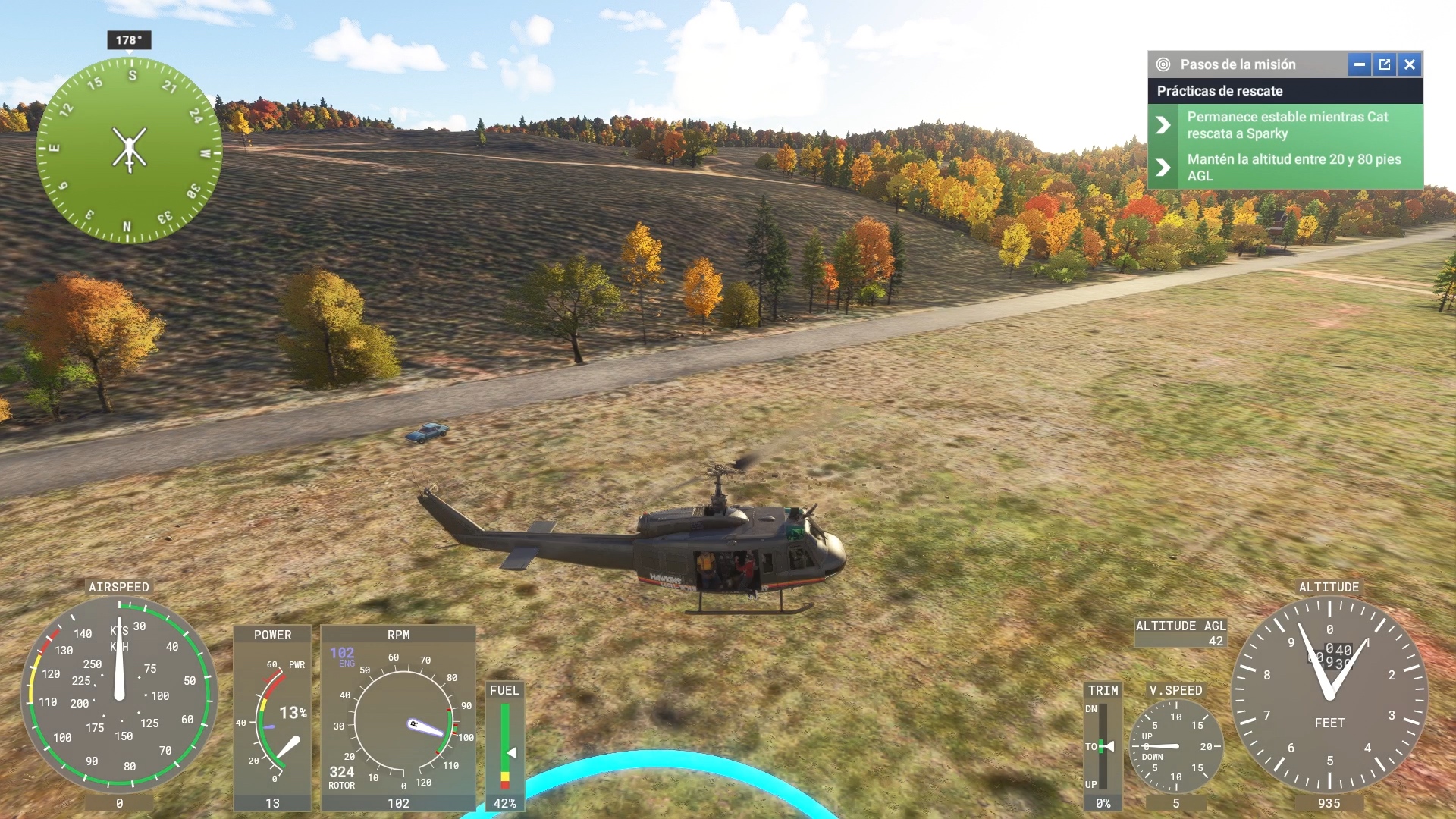Pop out the mission steps panel window
Image resolution: width=1456 pixels, height=819 pixels.
pyautogui.click(x=1385, y=64)
